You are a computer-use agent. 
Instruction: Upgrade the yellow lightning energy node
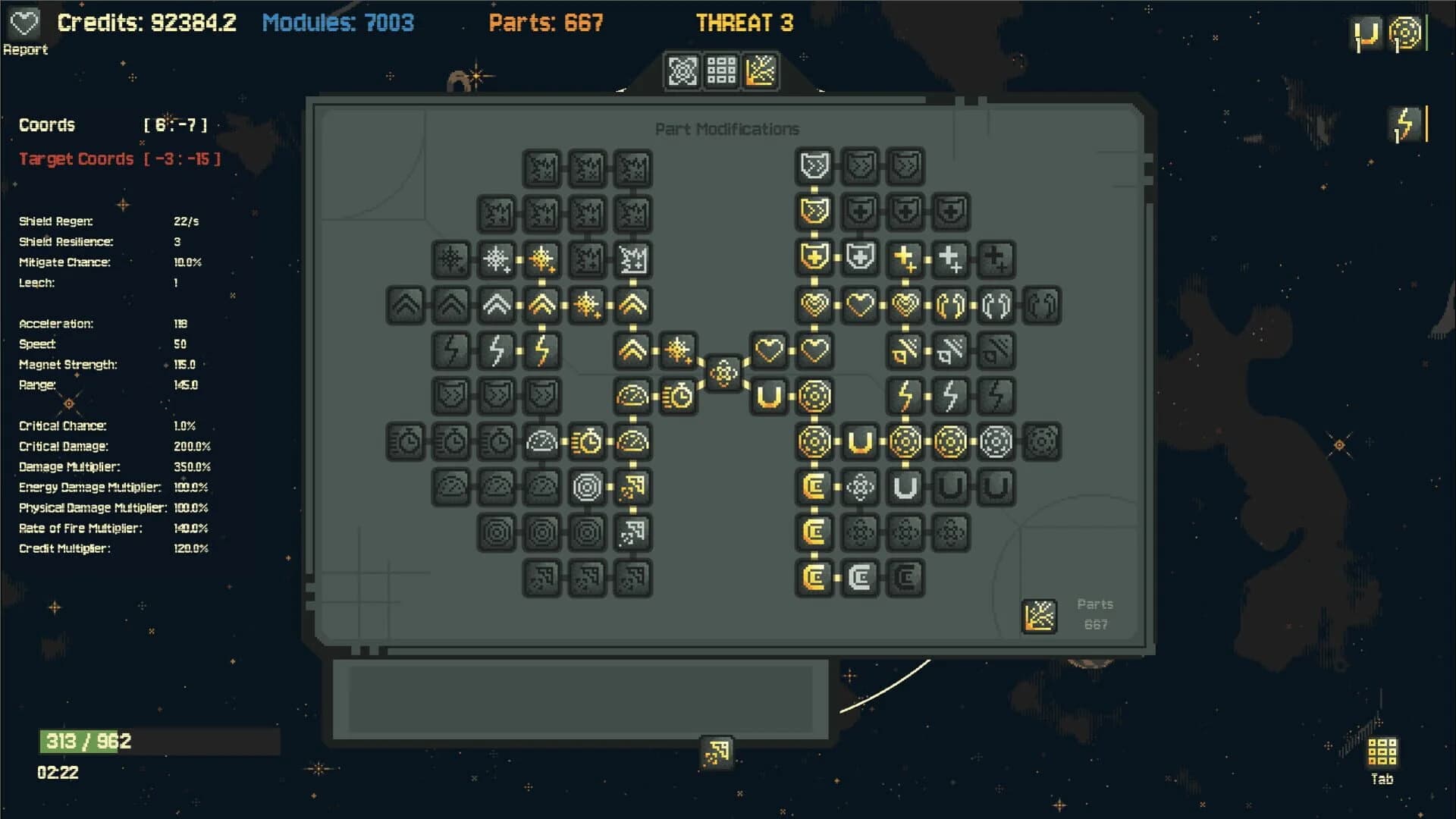pyautogui.click(x=904, y=395)
